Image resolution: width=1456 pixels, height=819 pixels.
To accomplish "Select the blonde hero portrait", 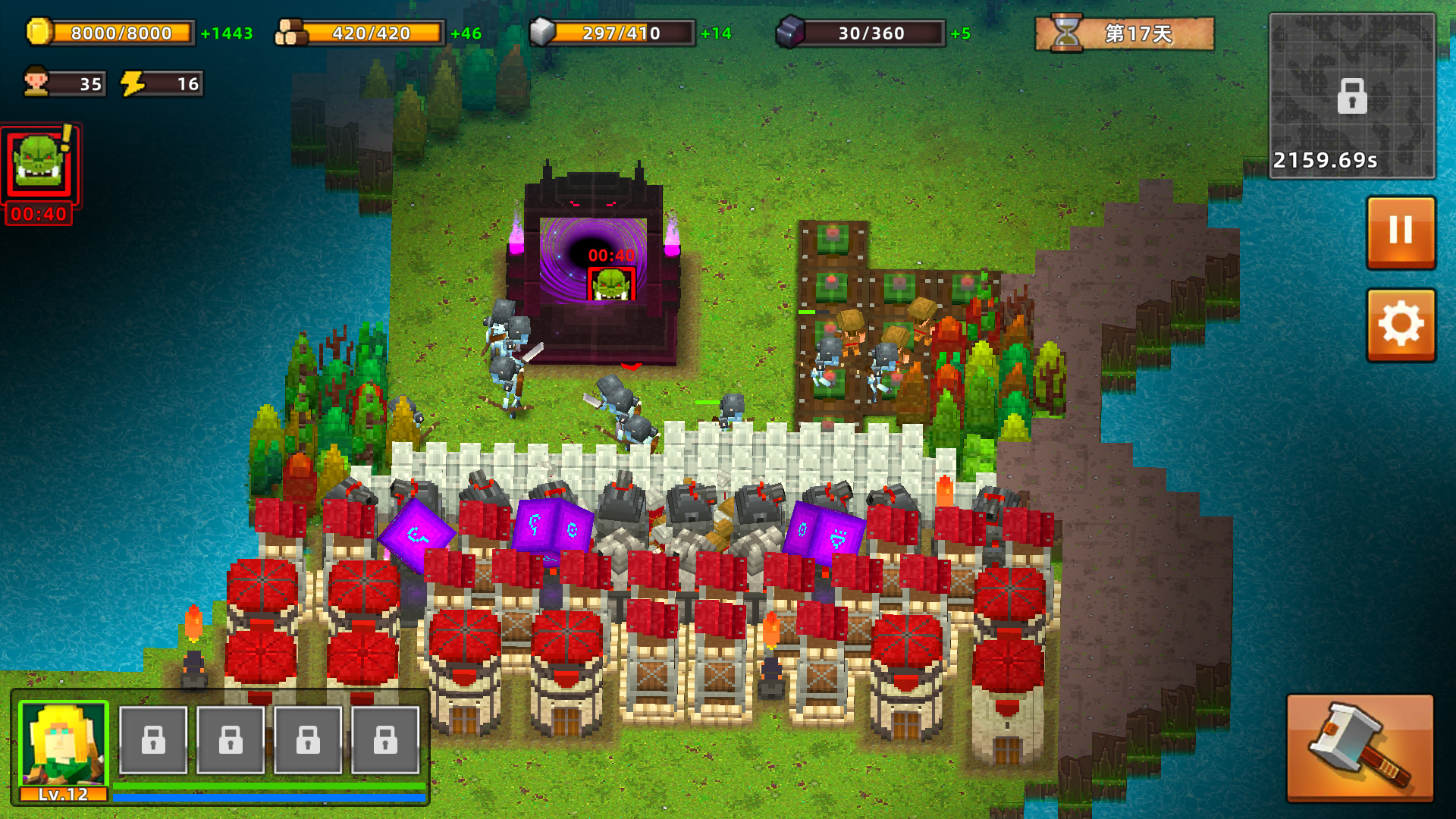I will click(x=64, y=744).
